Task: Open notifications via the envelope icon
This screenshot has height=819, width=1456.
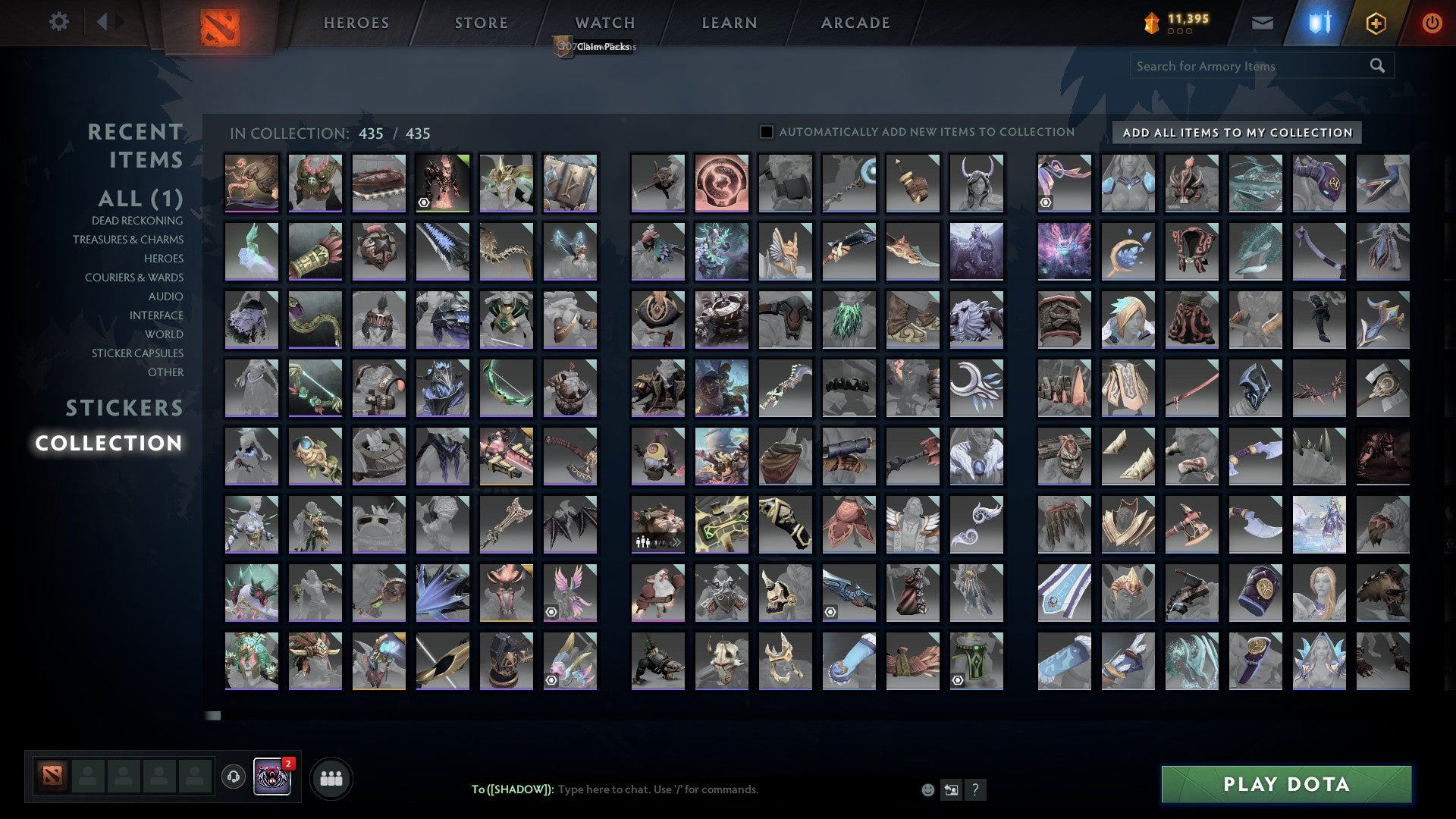Action: coord(1263,23)
